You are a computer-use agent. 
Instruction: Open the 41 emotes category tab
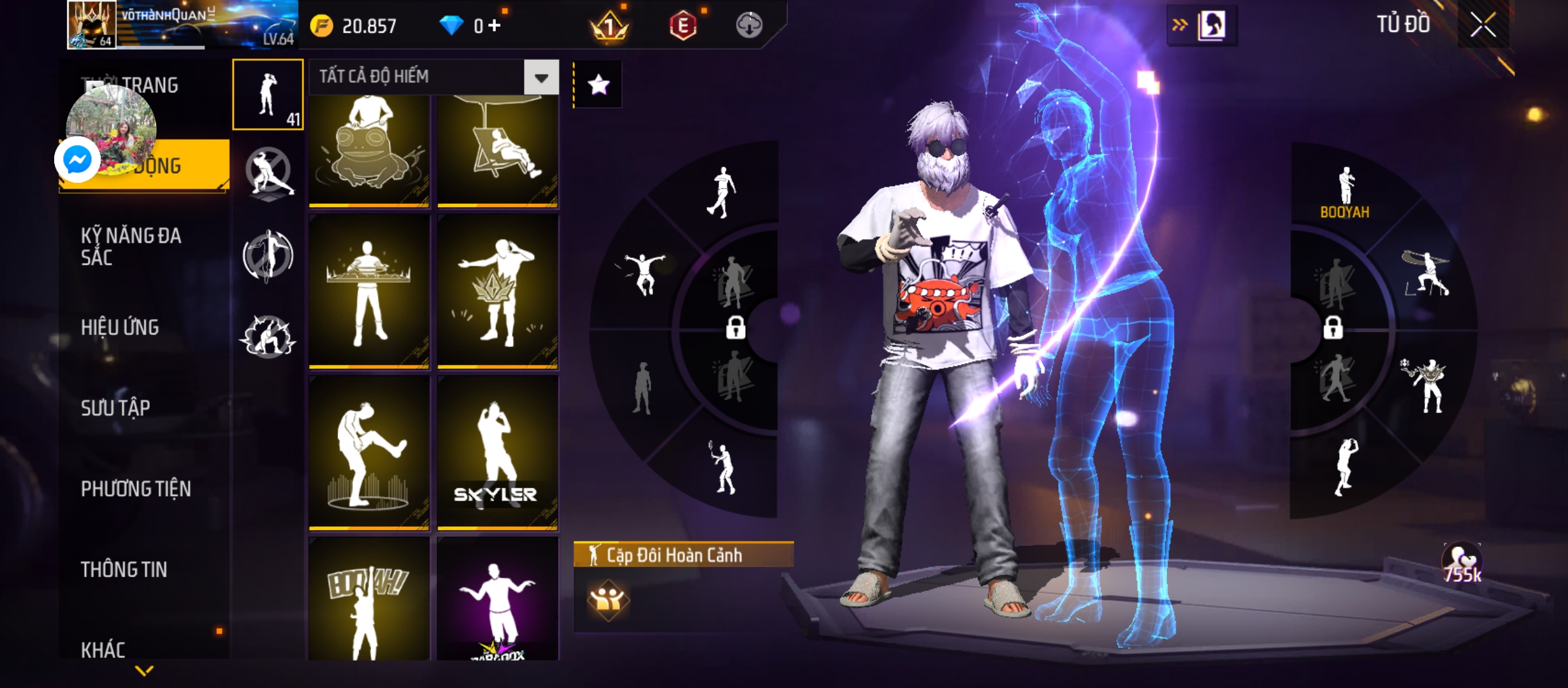[x=268, y=95]
